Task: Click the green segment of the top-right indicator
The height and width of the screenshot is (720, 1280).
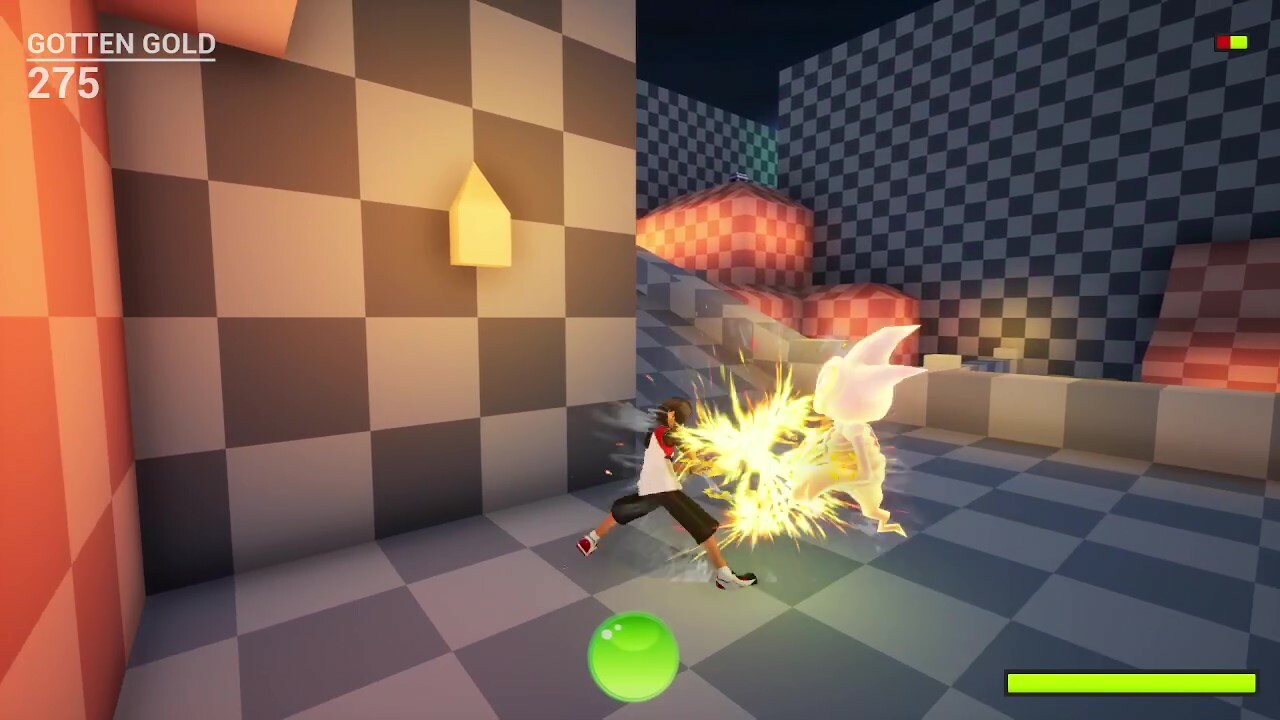Action: (x=1240, y=42)
